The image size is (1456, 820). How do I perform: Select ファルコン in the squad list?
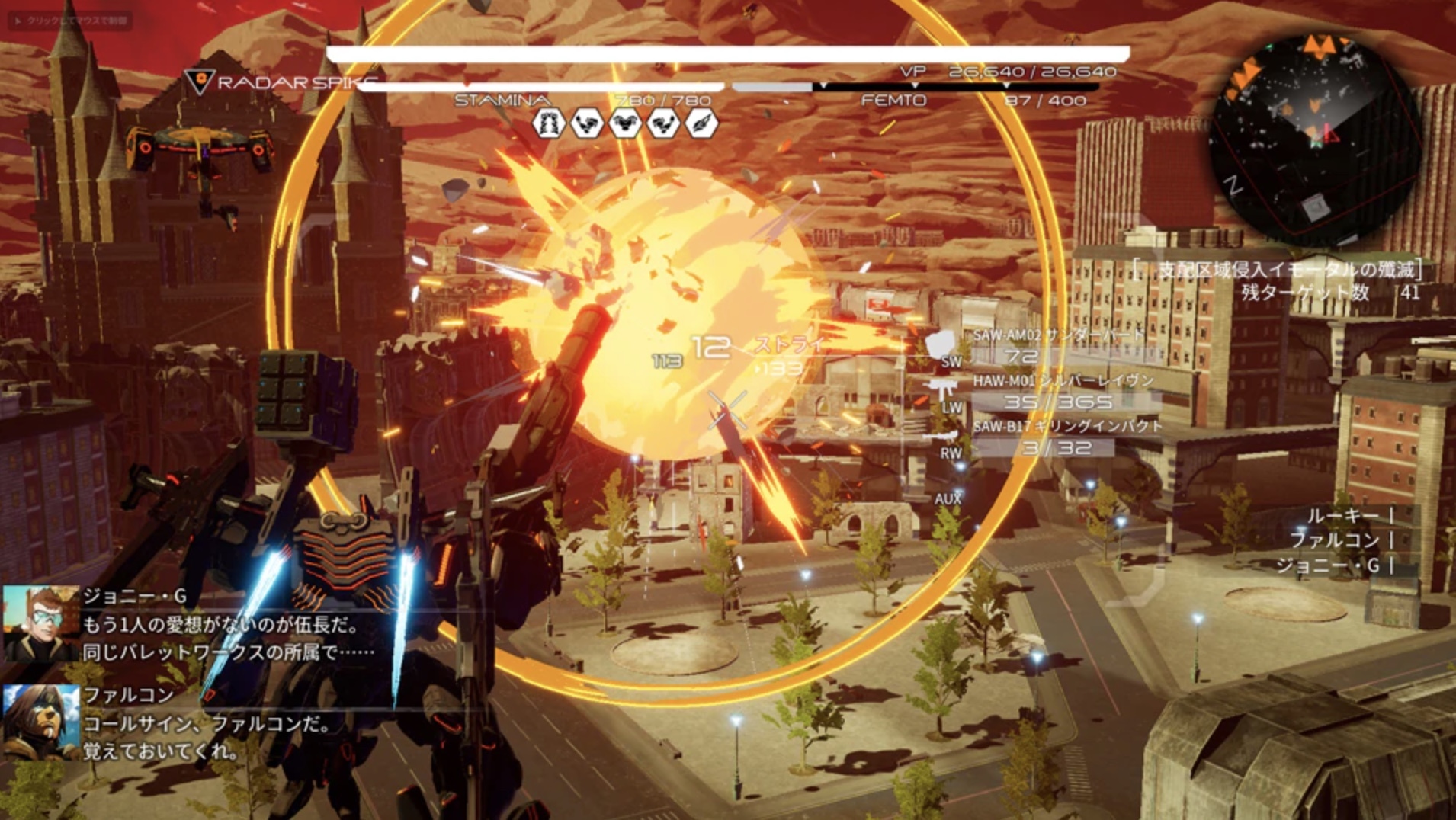(1334, 540)
